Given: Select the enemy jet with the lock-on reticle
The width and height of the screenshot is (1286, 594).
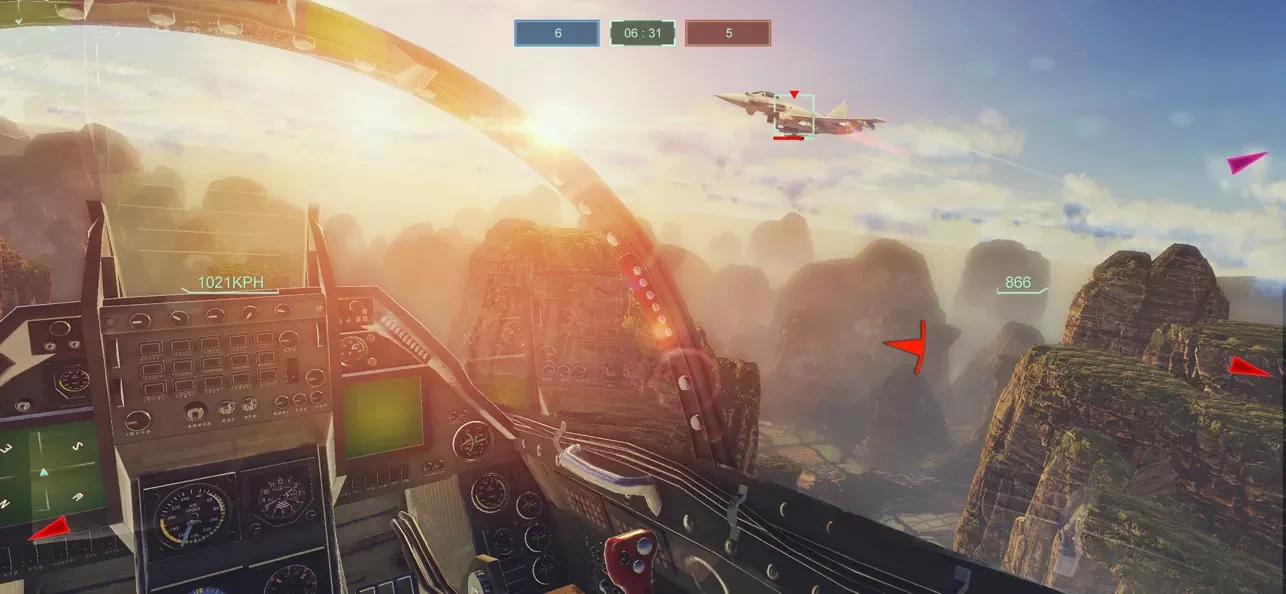Looking at the screenshot, I should 795,114.
